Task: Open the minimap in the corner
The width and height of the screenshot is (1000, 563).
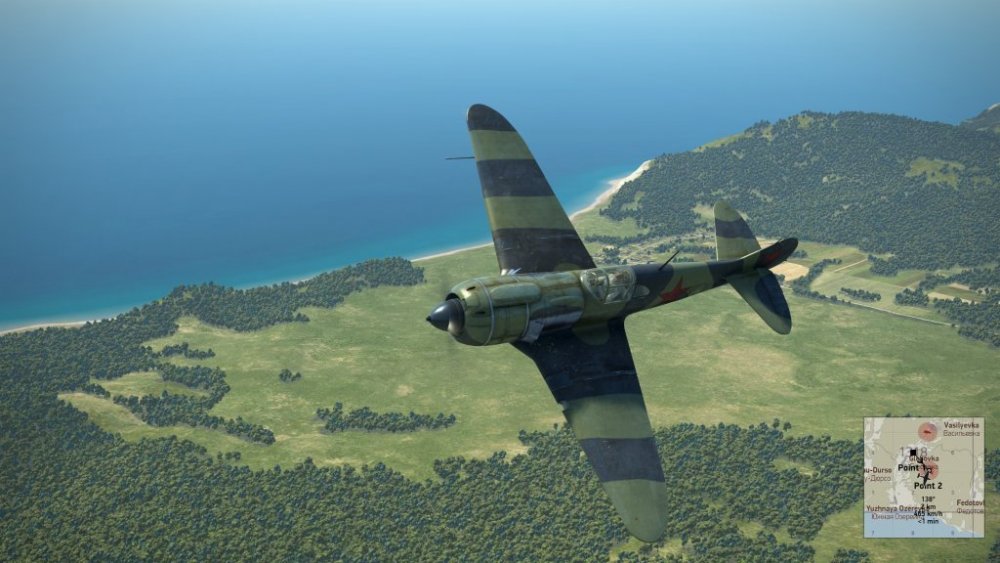Action: tap(923, 477)
